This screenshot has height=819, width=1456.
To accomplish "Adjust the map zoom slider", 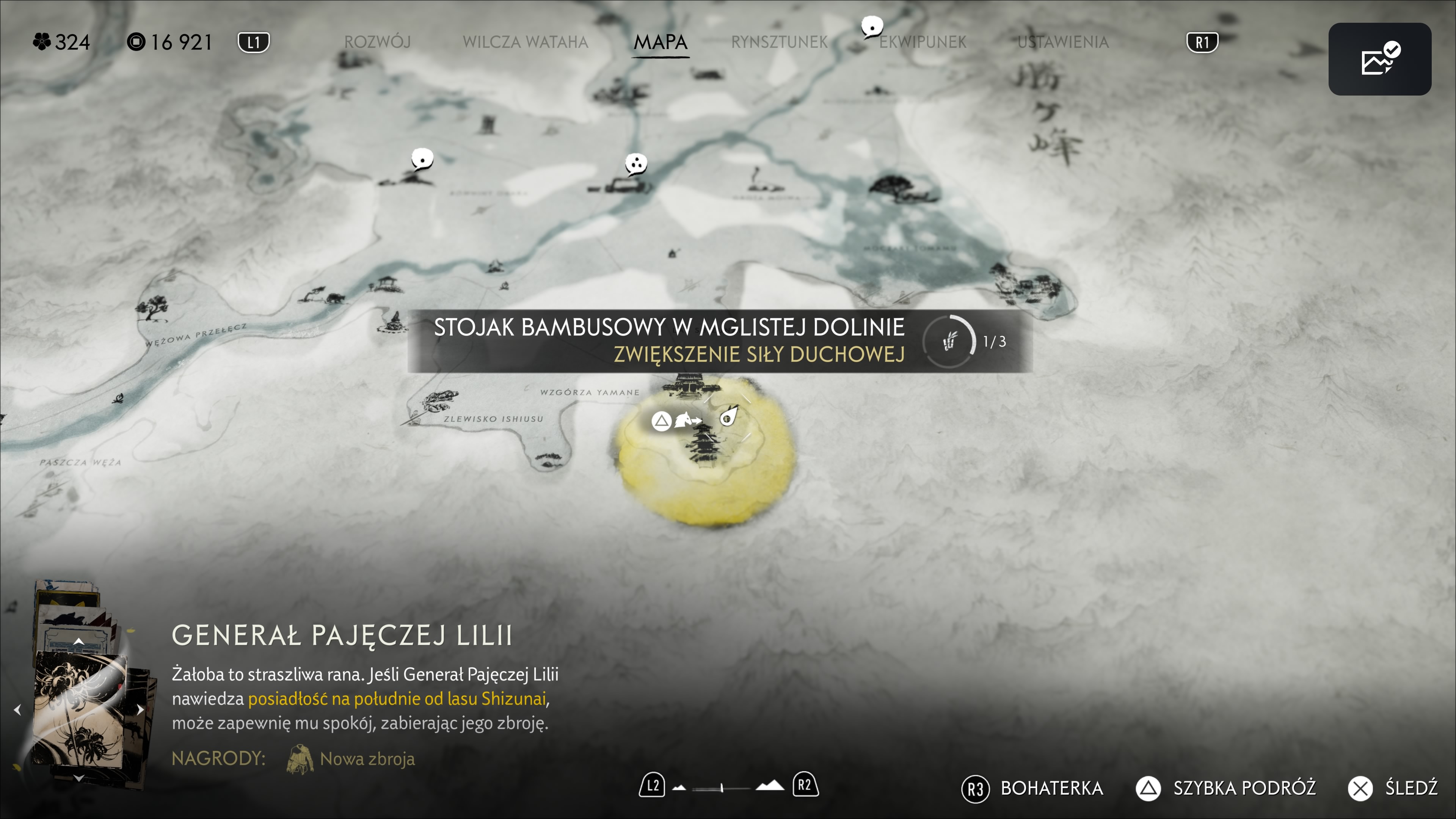I will click(x=722, y=788).
